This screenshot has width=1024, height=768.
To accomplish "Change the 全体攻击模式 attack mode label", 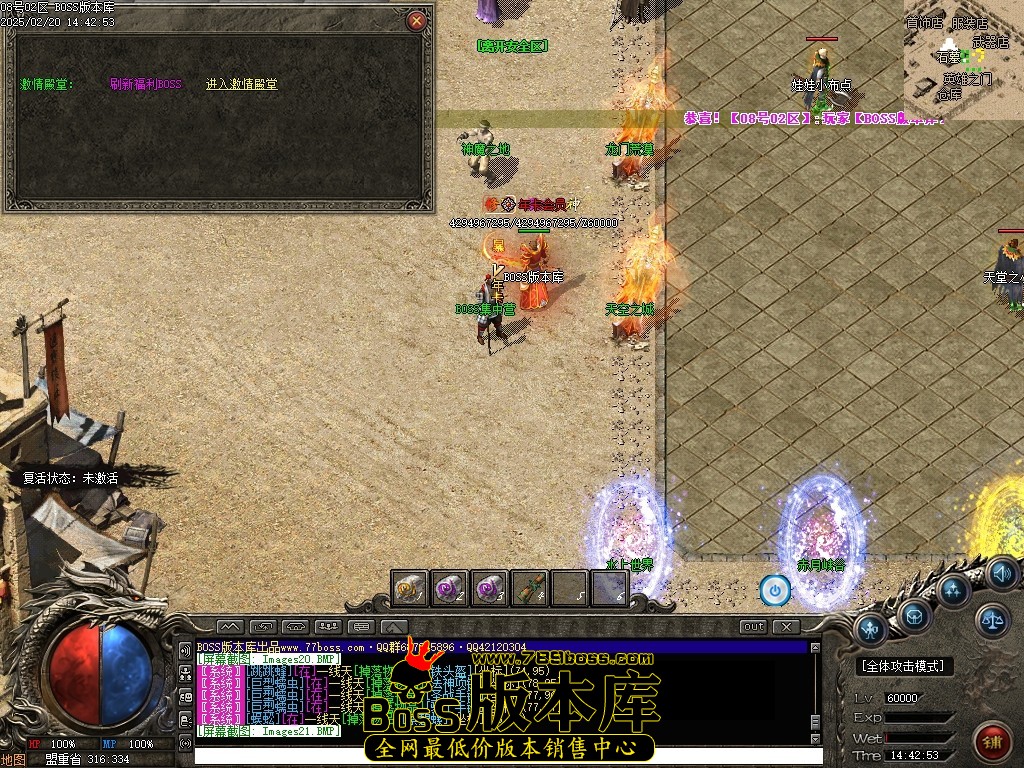I will (x=906, y=666).
